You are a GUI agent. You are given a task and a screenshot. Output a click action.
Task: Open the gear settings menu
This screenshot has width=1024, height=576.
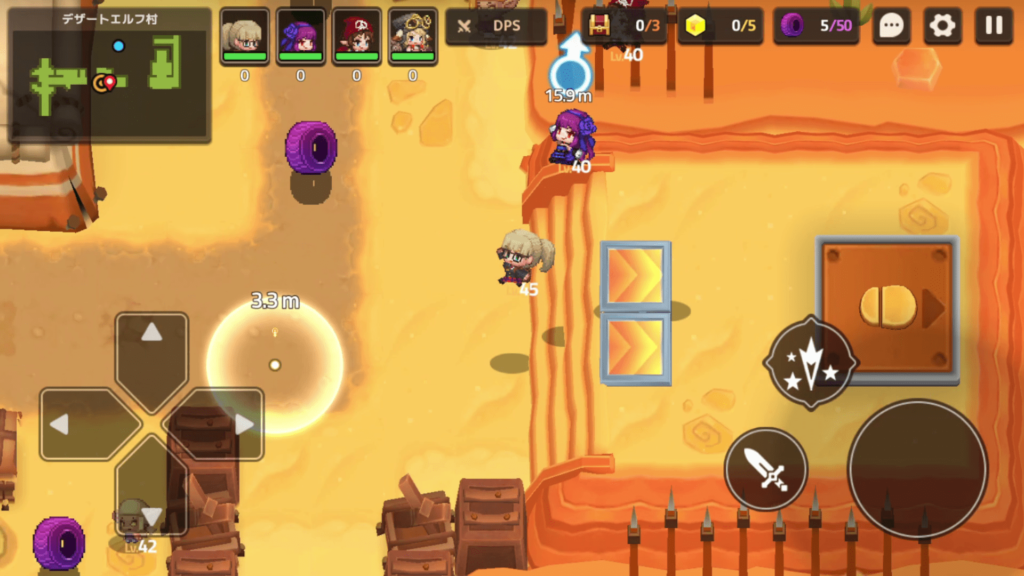[x=942, y=27]
